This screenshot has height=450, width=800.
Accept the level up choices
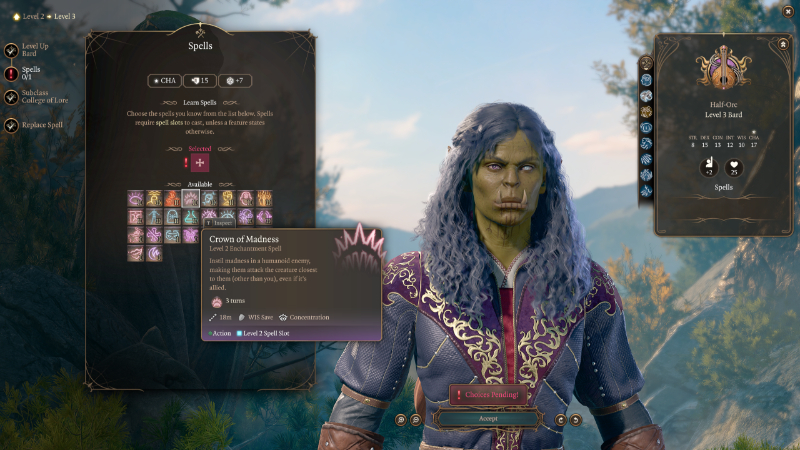click(x=488, y=419)
